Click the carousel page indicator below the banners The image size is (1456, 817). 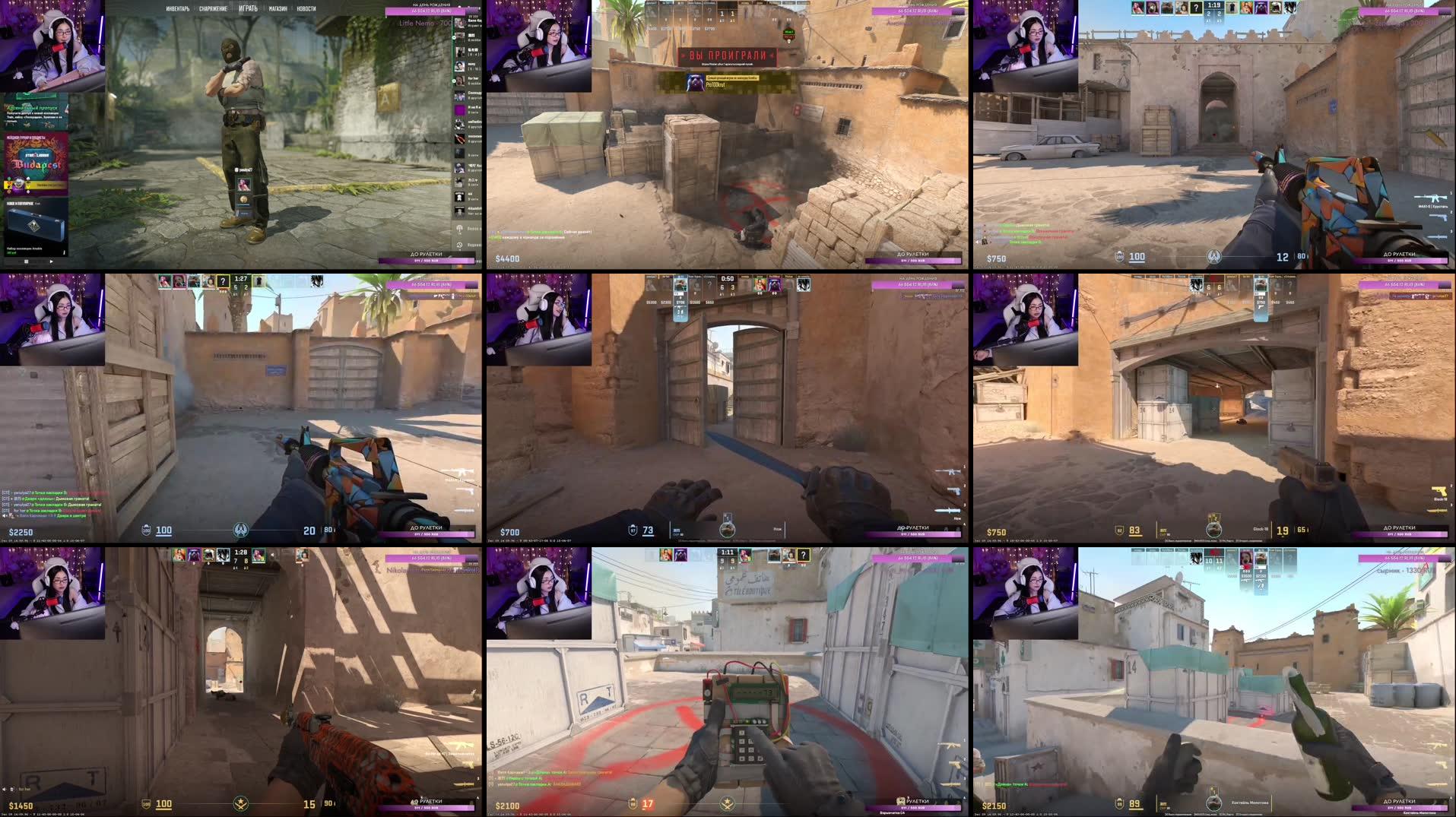27,261
